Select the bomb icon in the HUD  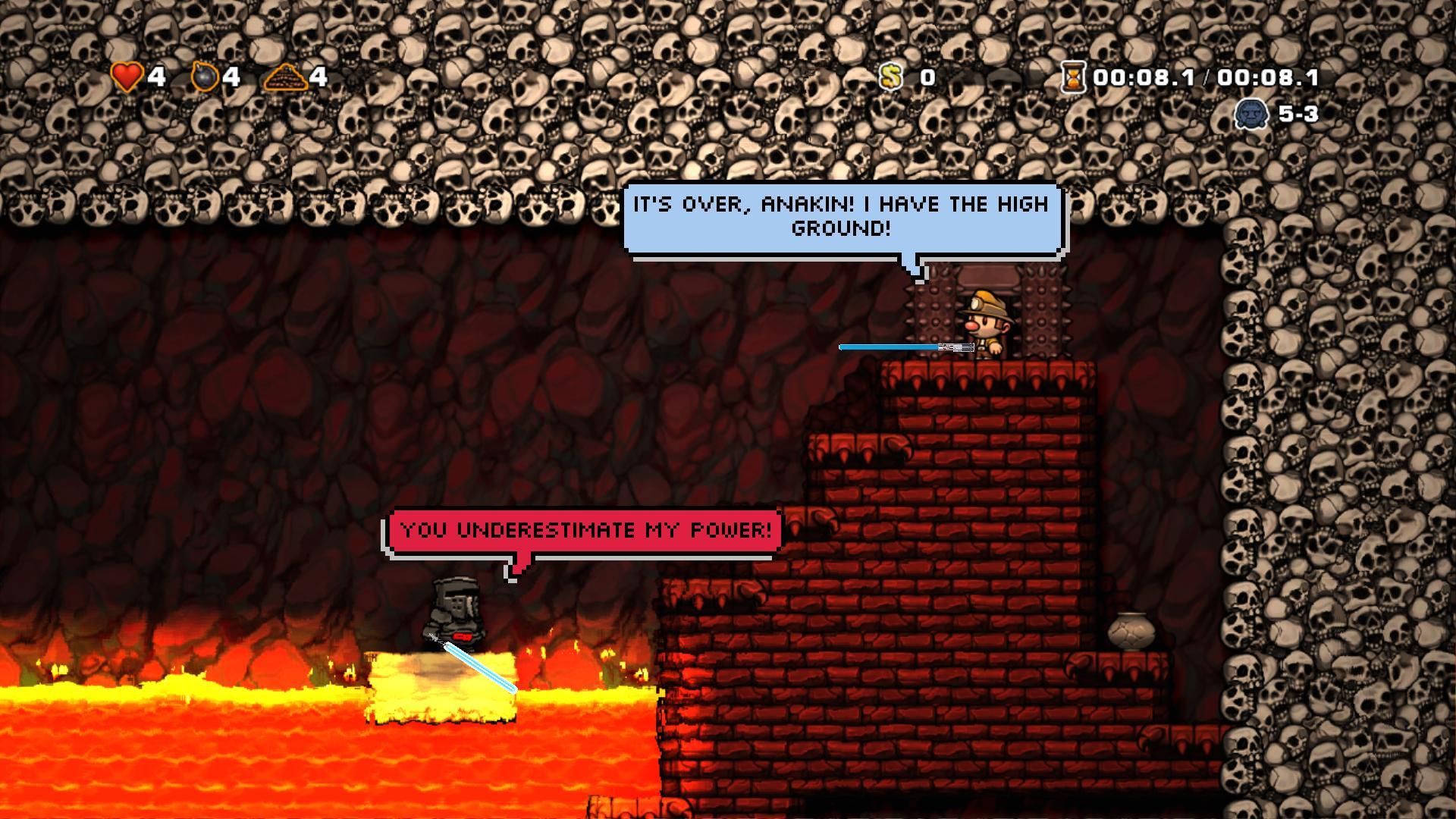point(203,76)
